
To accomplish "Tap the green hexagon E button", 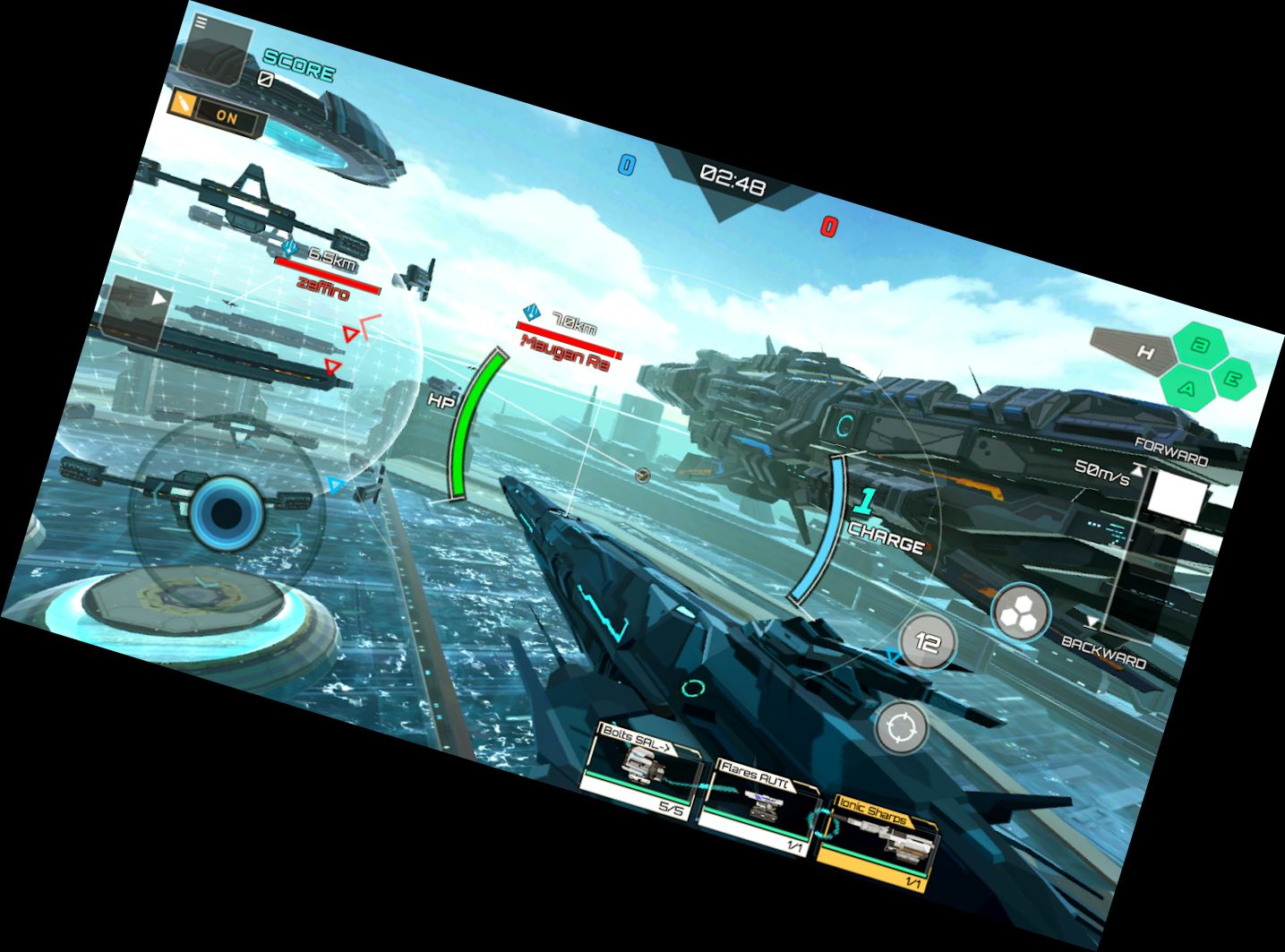I will (x=1232, y=379).
